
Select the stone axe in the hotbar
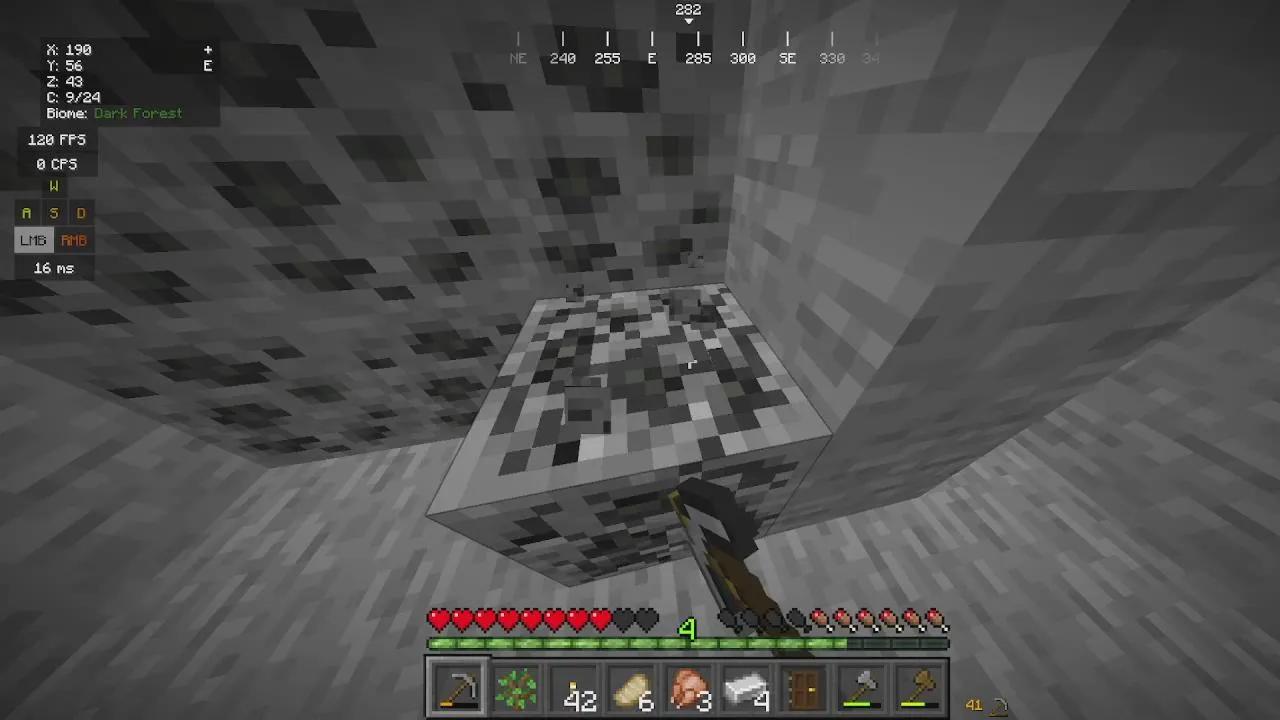pos(862,688)
